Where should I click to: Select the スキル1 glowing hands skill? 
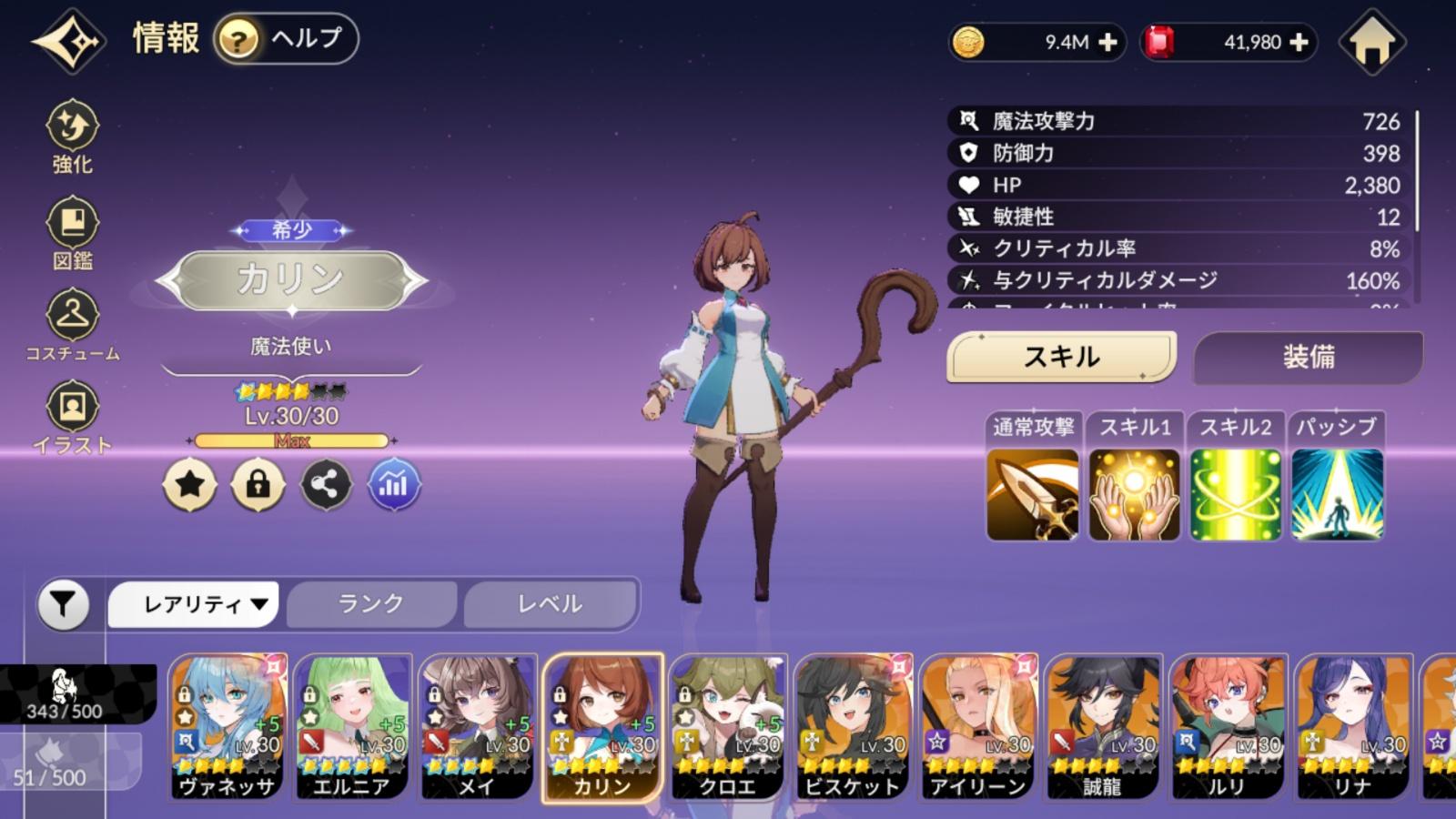1134,494
